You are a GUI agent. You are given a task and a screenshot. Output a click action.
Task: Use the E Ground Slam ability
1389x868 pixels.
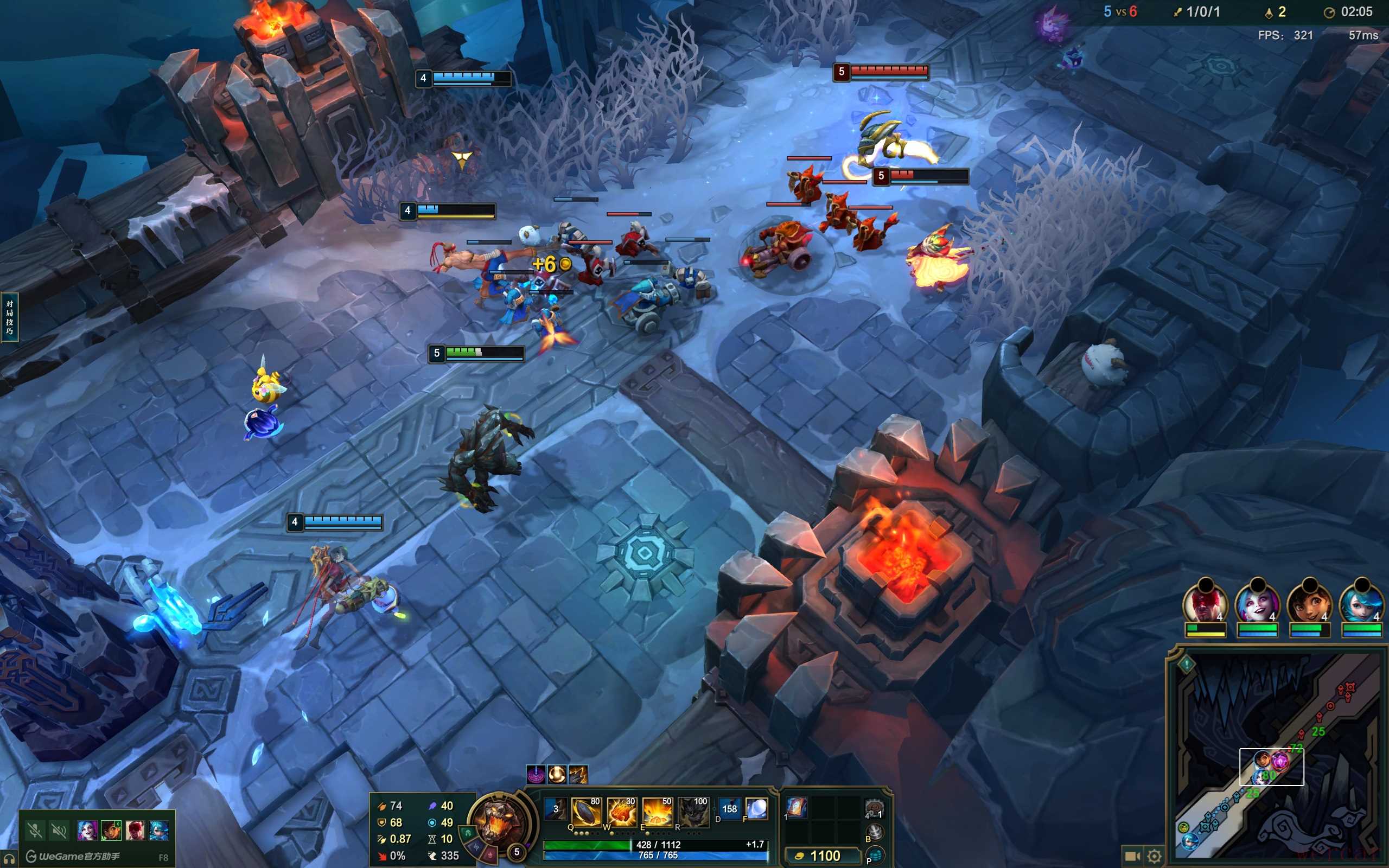pyautogui.click(x=657, y=812)
